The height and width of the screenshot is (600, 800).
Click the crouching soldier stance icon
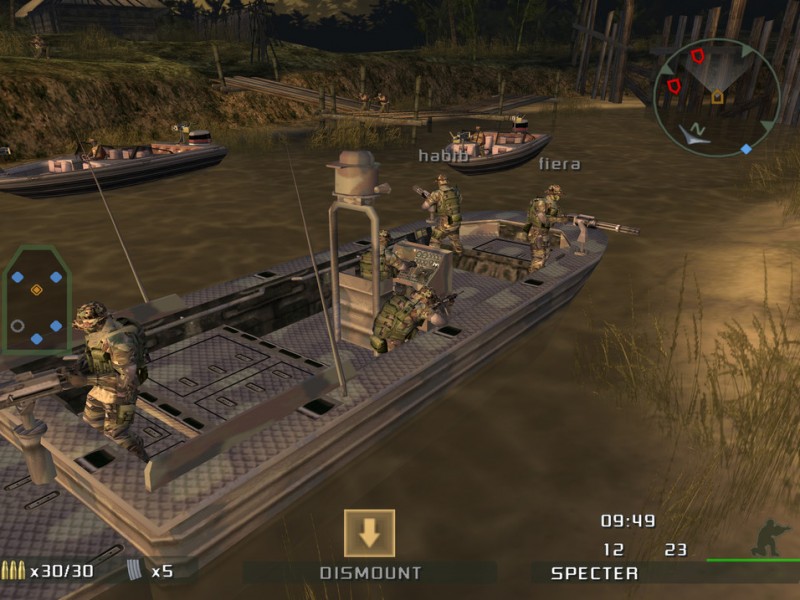tap(770, 537)
